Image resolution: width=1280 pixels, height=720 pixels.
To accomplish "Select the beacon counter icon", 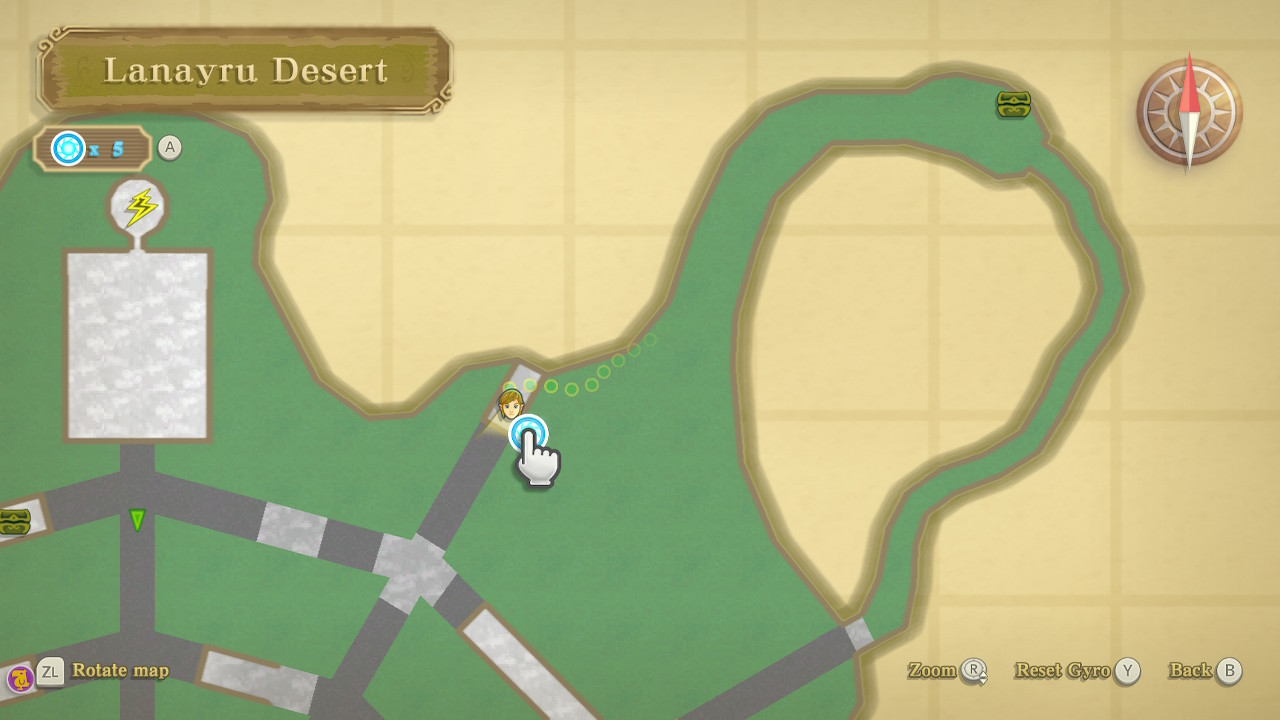I will coord(69,149).
